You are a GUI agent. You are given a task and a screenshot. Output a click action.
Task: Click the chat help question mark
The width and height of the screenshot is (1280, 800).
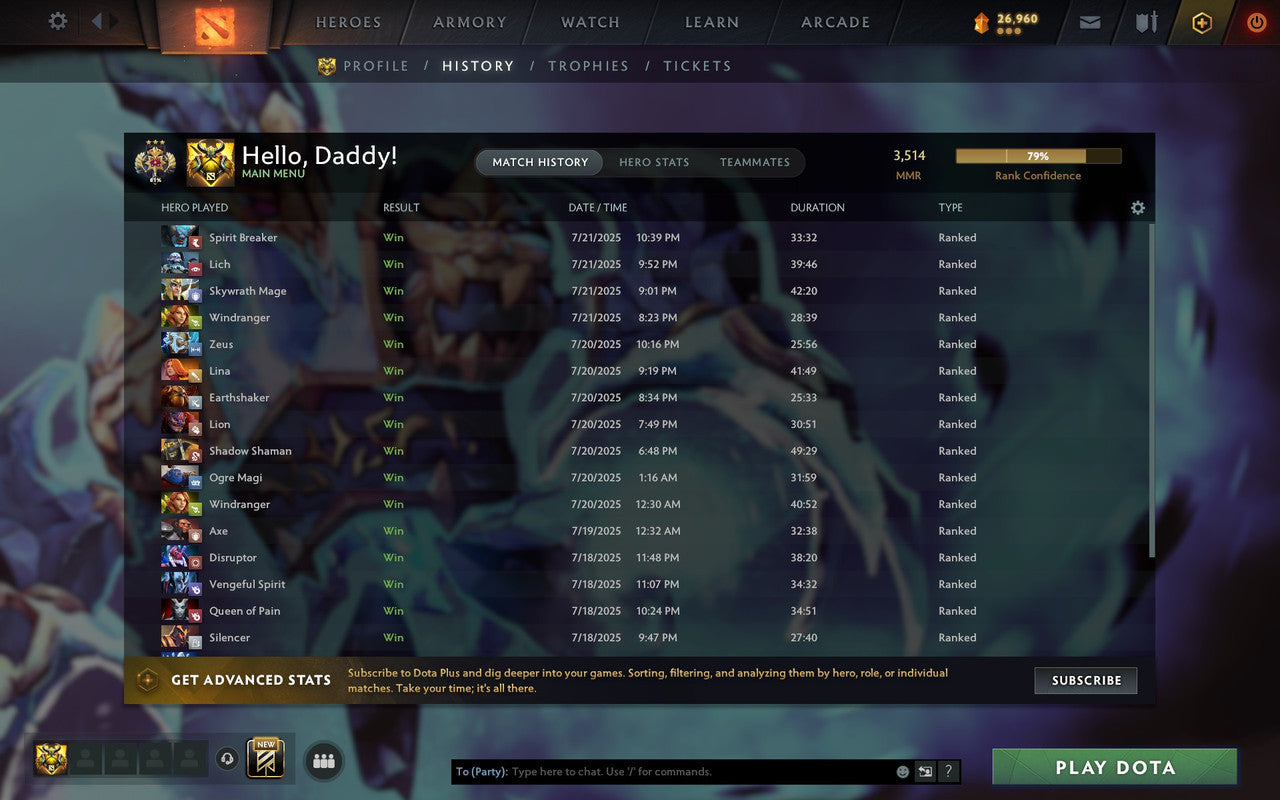tap(948, 771)
